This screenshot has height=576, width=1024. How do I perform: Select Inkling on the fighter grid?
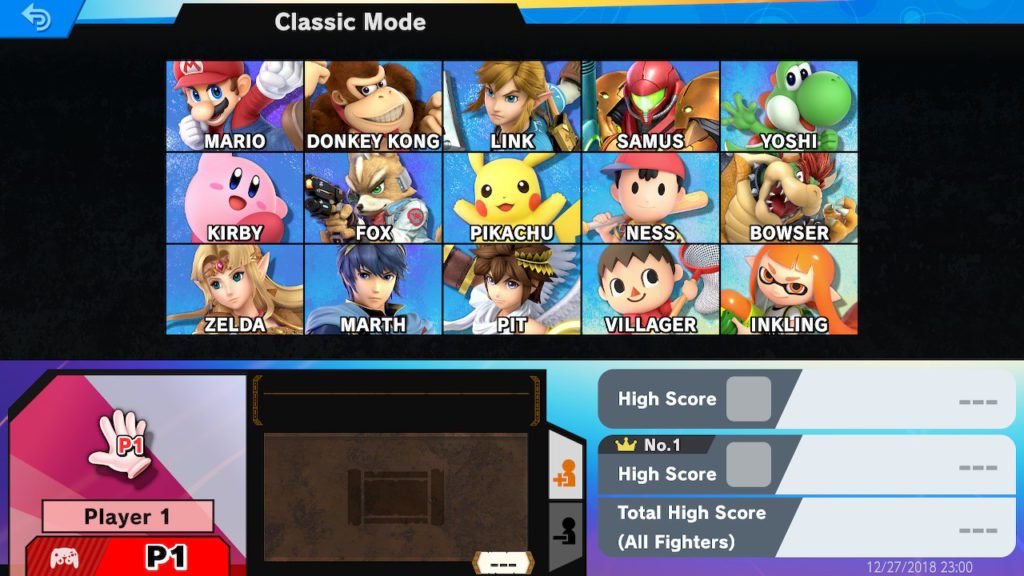(x=788, y=290)
